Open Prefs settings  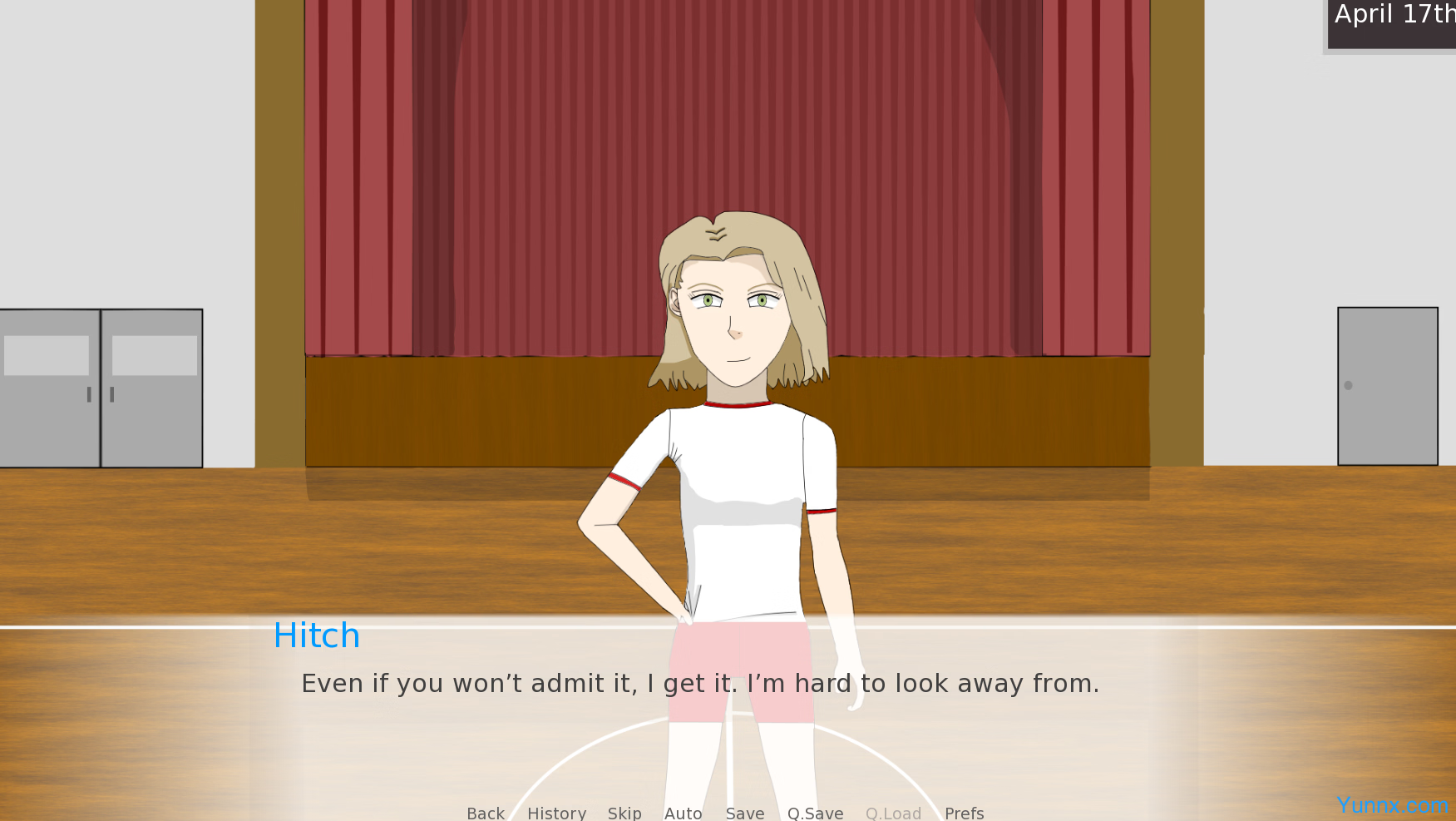coord(964,813)
